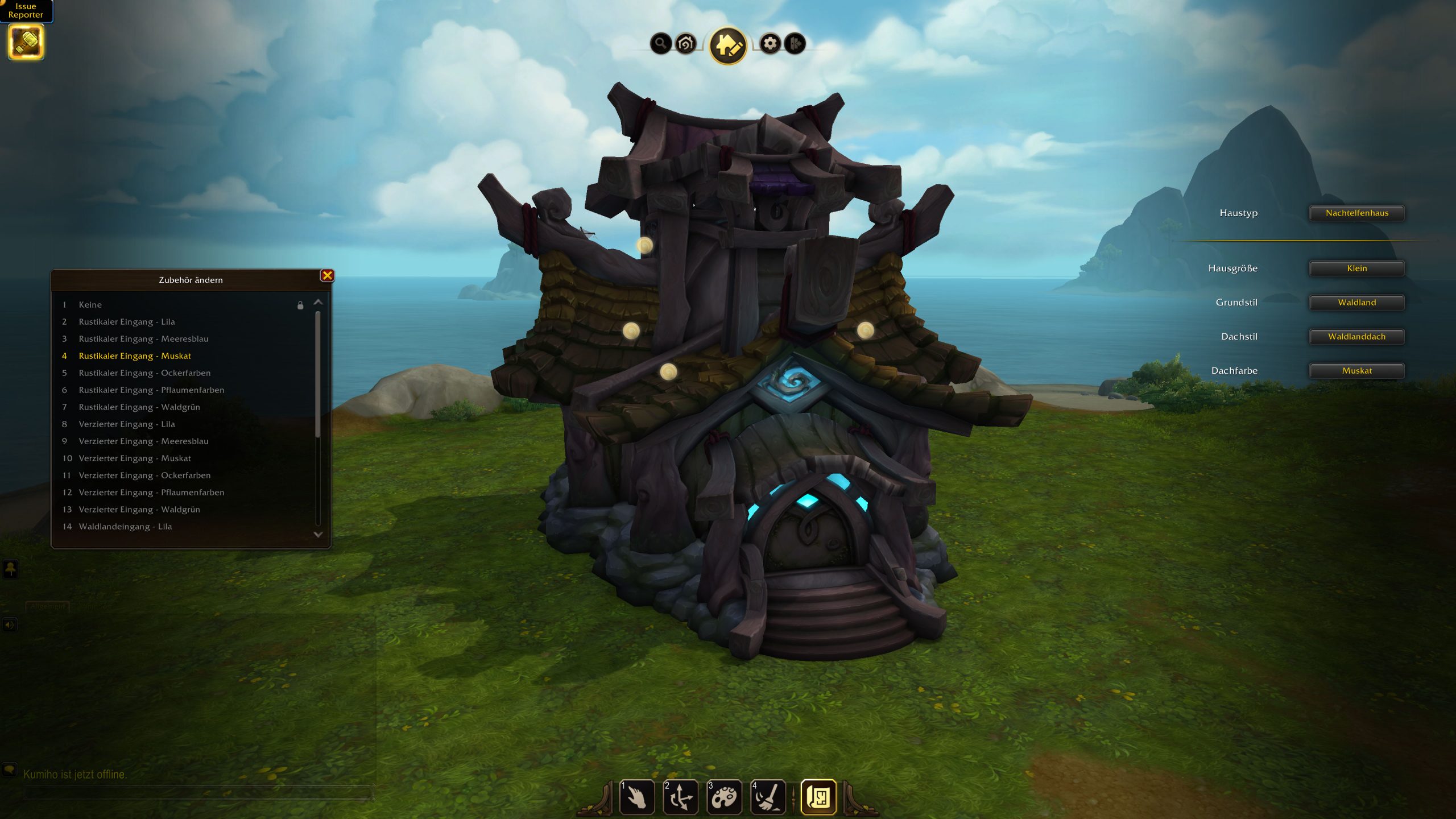
Task: Pick Verzierter Eingang - Muskat option
Action: pos(135,458)
